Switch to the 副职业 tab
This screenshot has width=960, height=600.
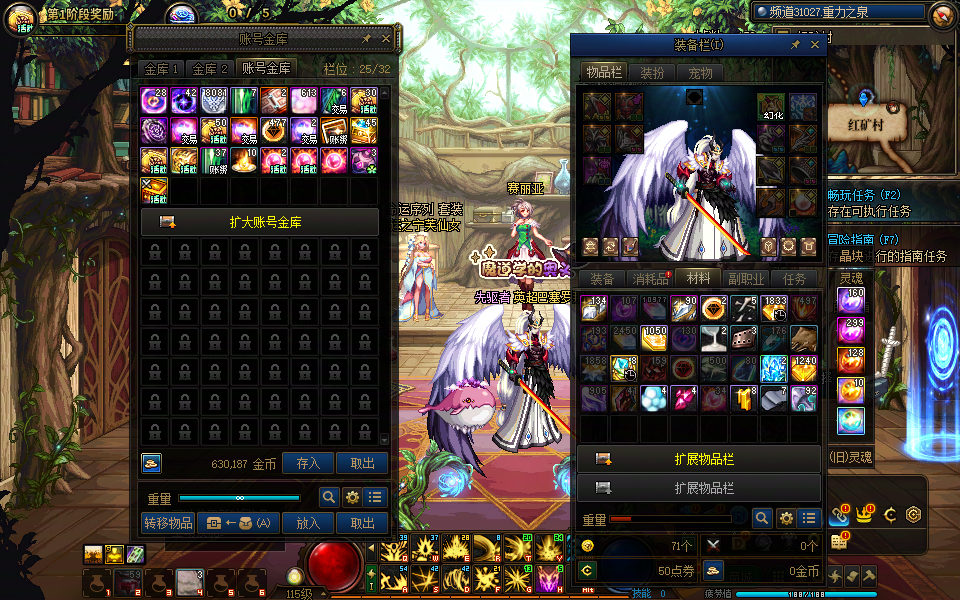[x=746, y=278]
